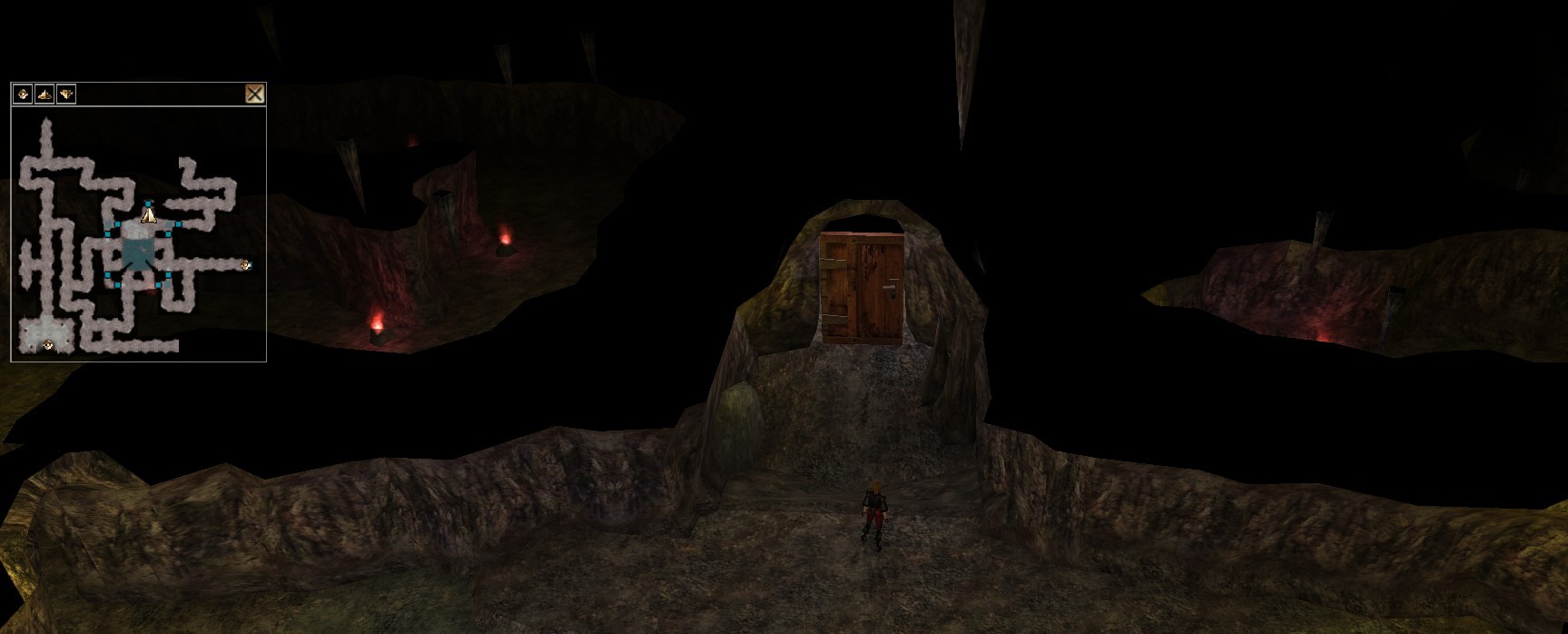Select the map pin at the east corridor end
This screenshot has width=1568, height=634.
(245, 265)
